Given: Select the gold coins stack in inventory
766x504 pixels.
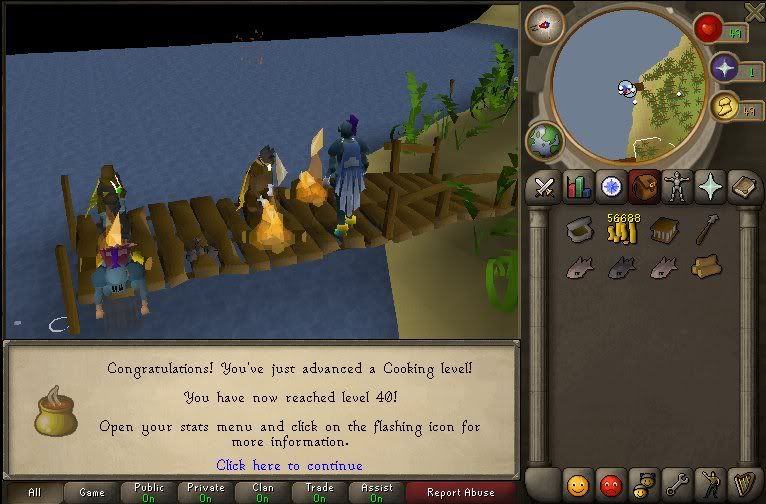Looking at the screenshot, I should 621,231.
